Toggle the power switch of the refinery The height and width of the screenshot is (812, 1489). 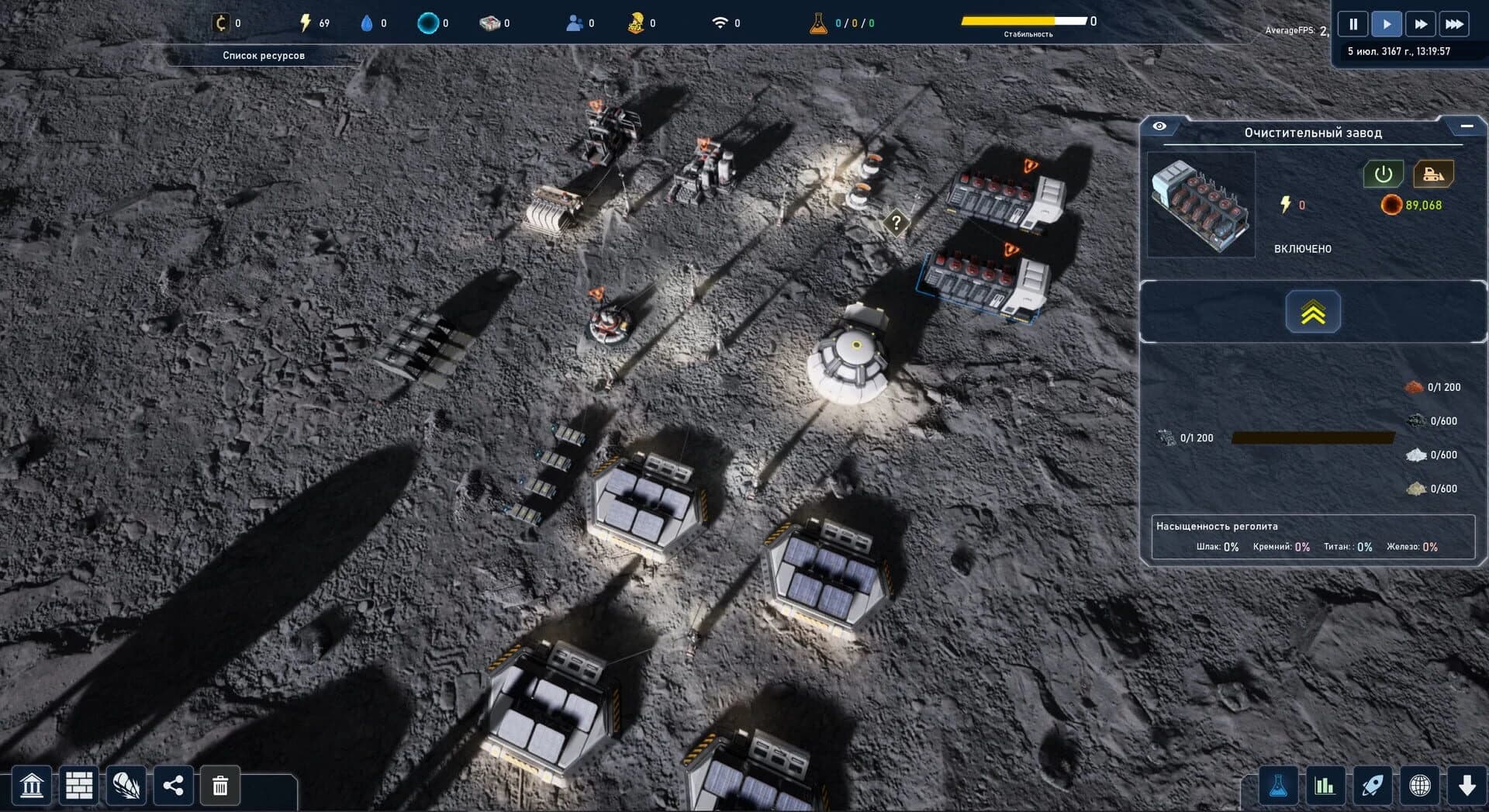pyautogui.click(x=1383, y=174)
